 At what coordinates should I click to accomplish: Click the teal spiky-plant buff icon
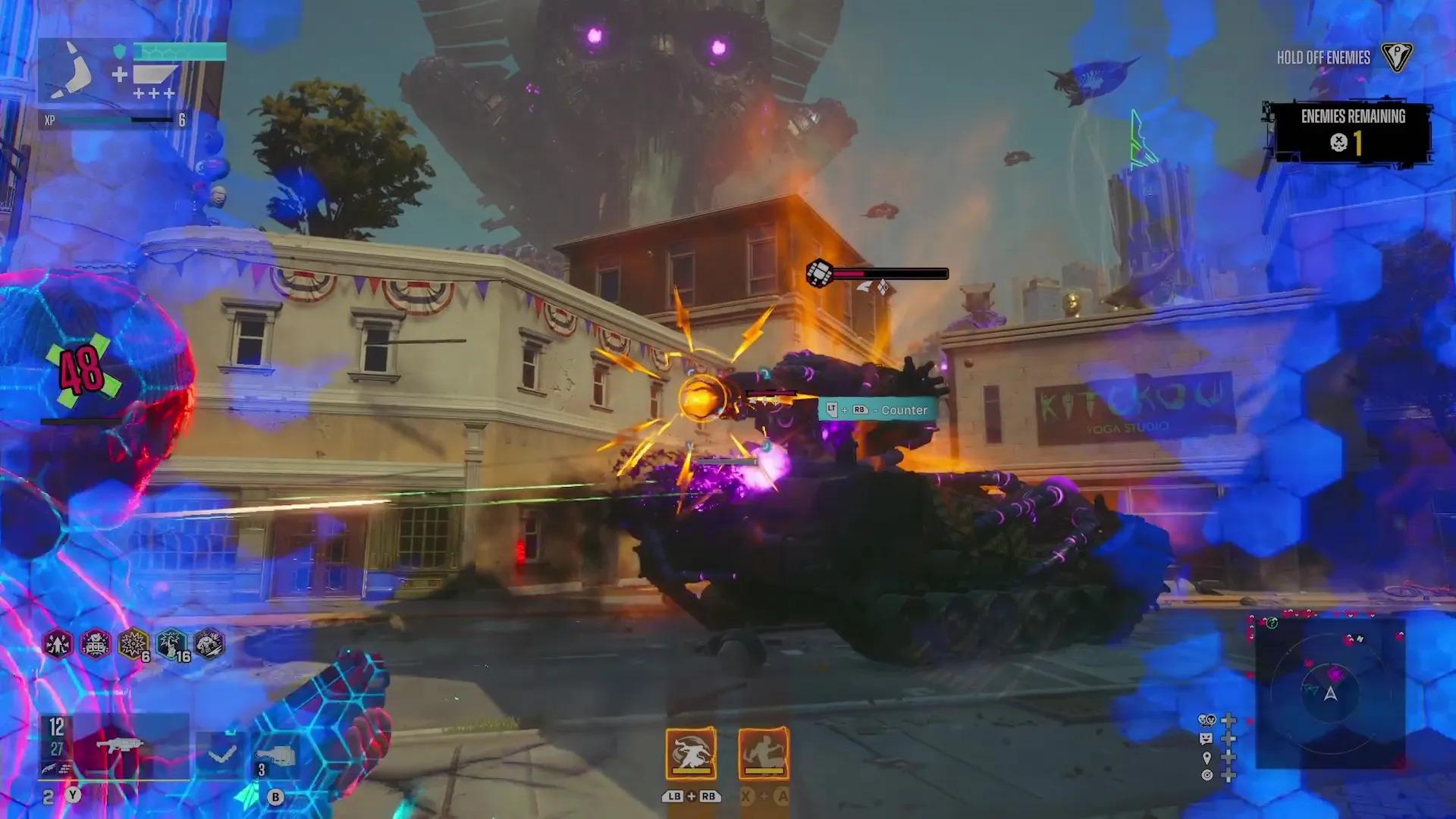(x=171, y=645)
